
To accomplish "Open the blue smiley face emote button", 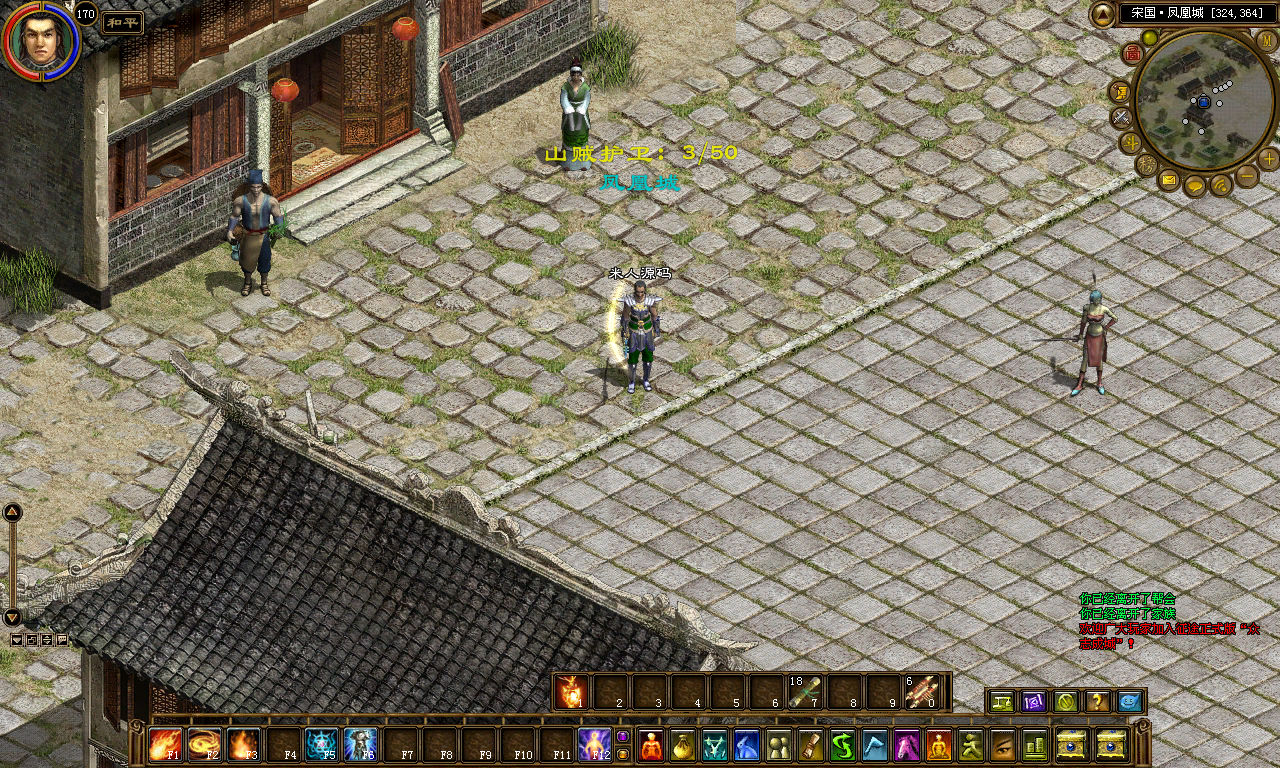I will [1129, 701].
